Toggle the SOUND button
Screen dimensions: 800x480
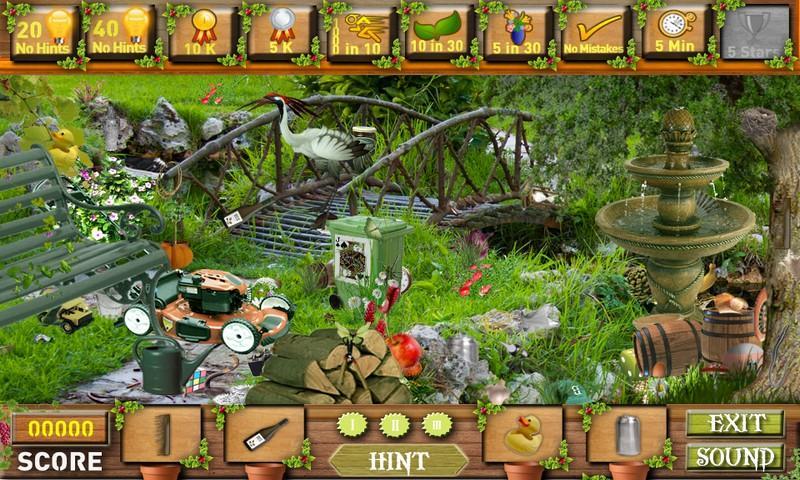pos(735,458)
